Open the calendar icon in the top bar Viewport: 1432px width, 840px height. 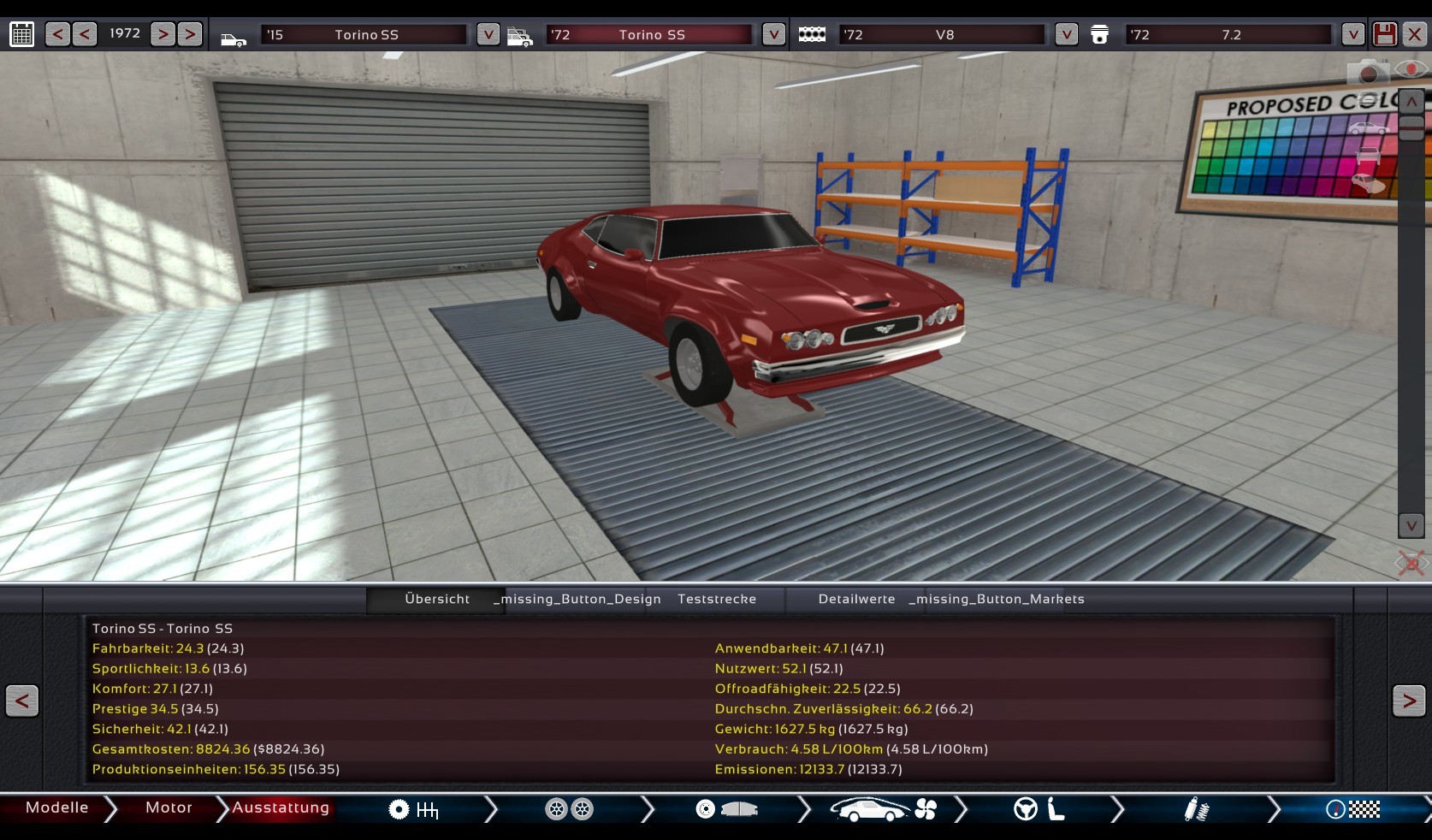pyautogui.click(x=21, y=34)
